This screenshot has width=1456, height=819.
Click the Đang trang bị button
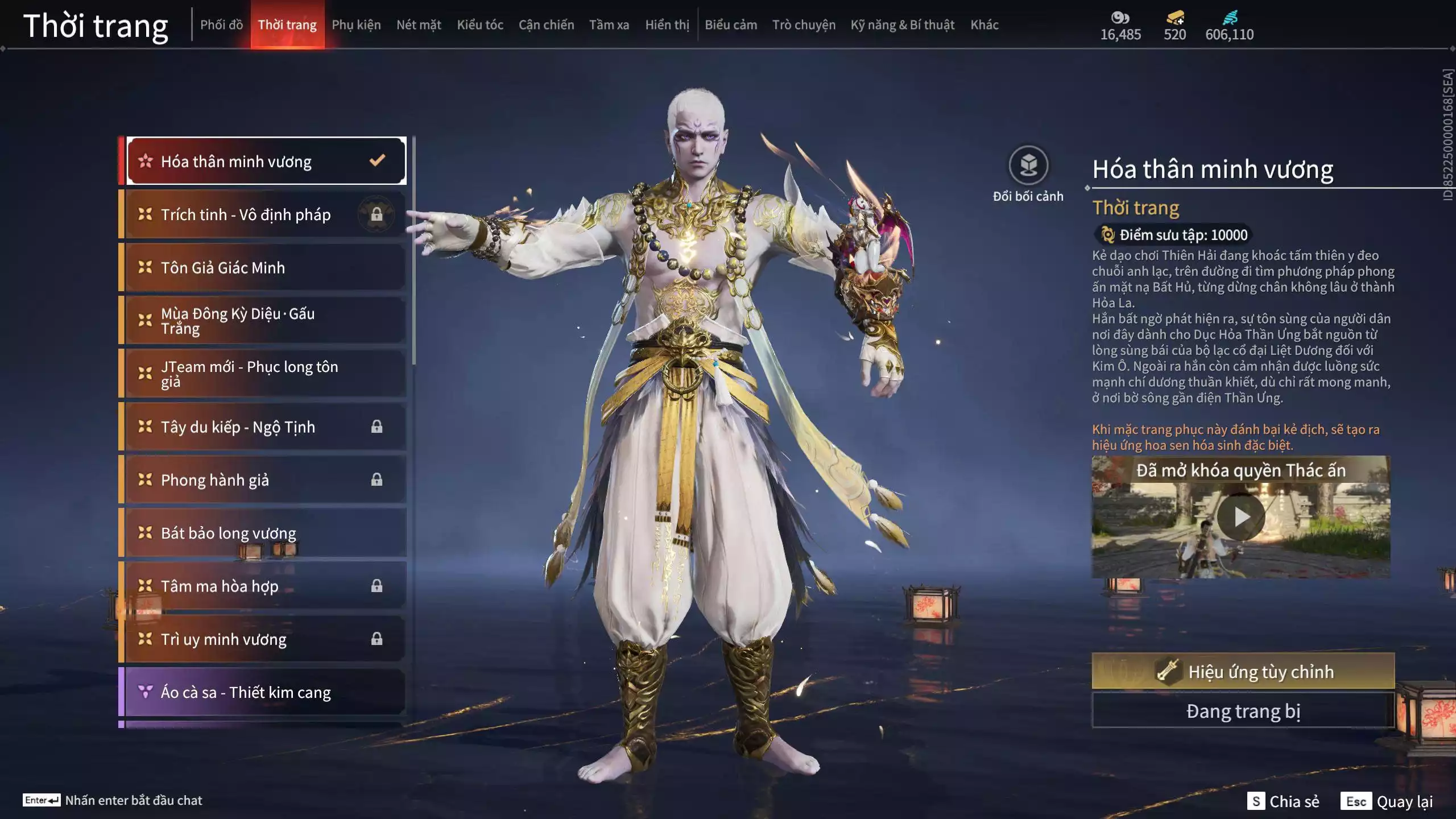click(x=1243, y=711)
